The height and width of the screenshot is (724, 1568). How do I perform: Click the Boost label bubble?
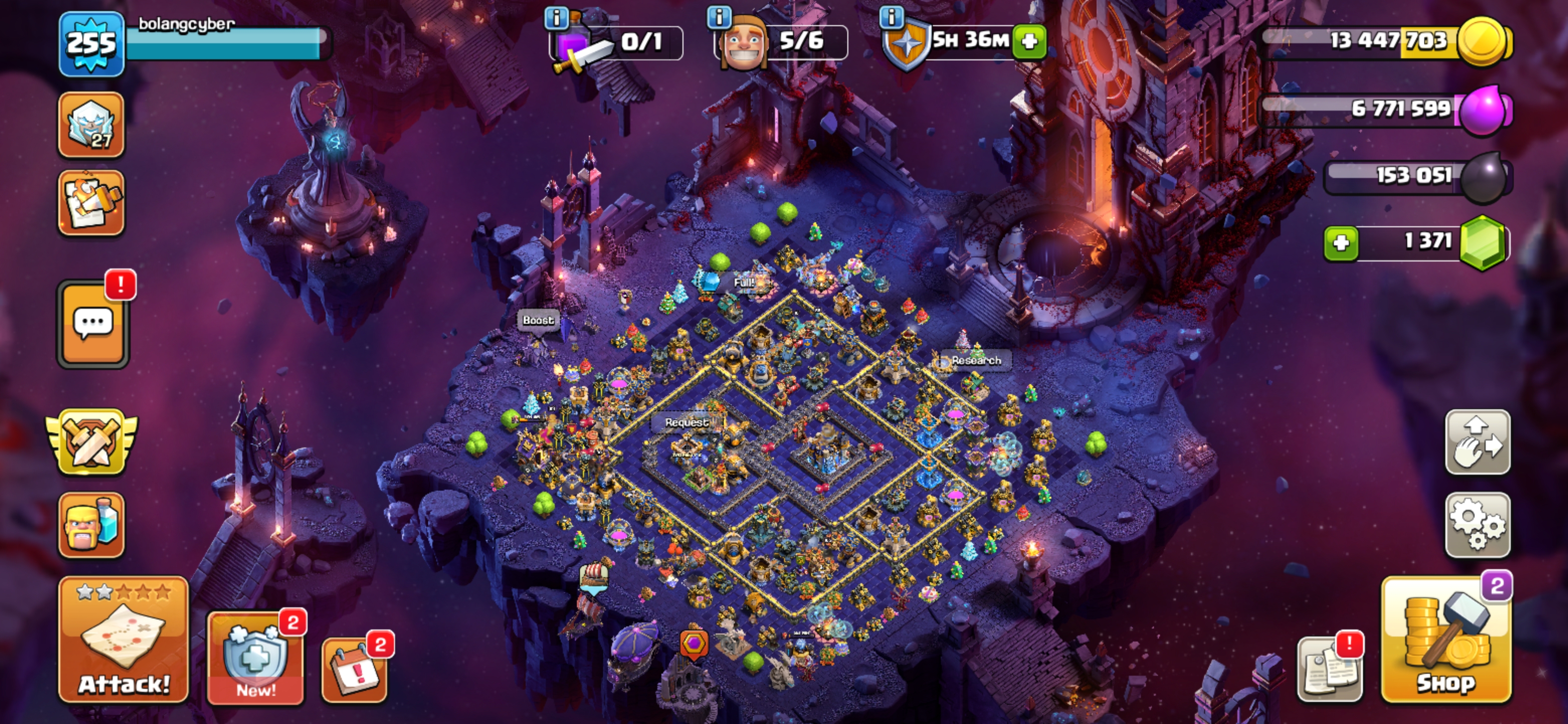coord(538,320)
